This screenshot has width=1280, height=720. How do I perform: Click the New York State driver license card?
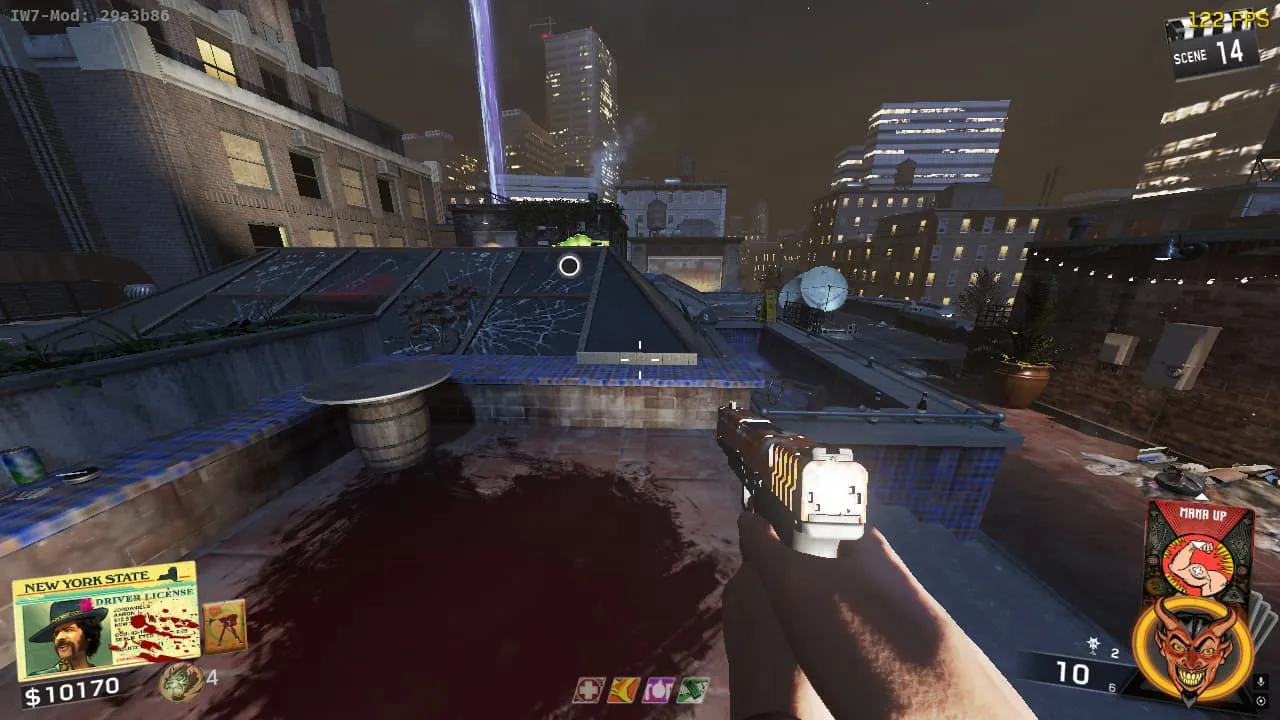point(105,622)
